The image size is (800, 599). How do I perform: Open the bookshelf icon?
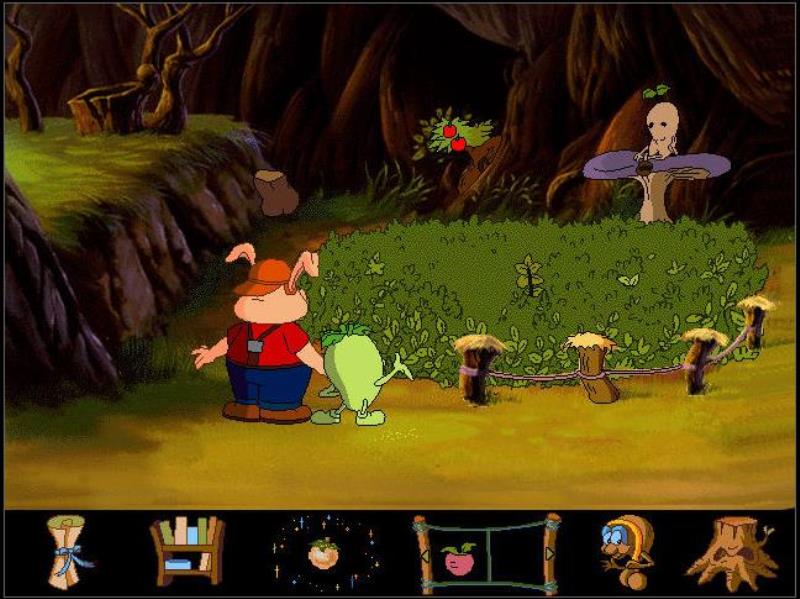186,550
